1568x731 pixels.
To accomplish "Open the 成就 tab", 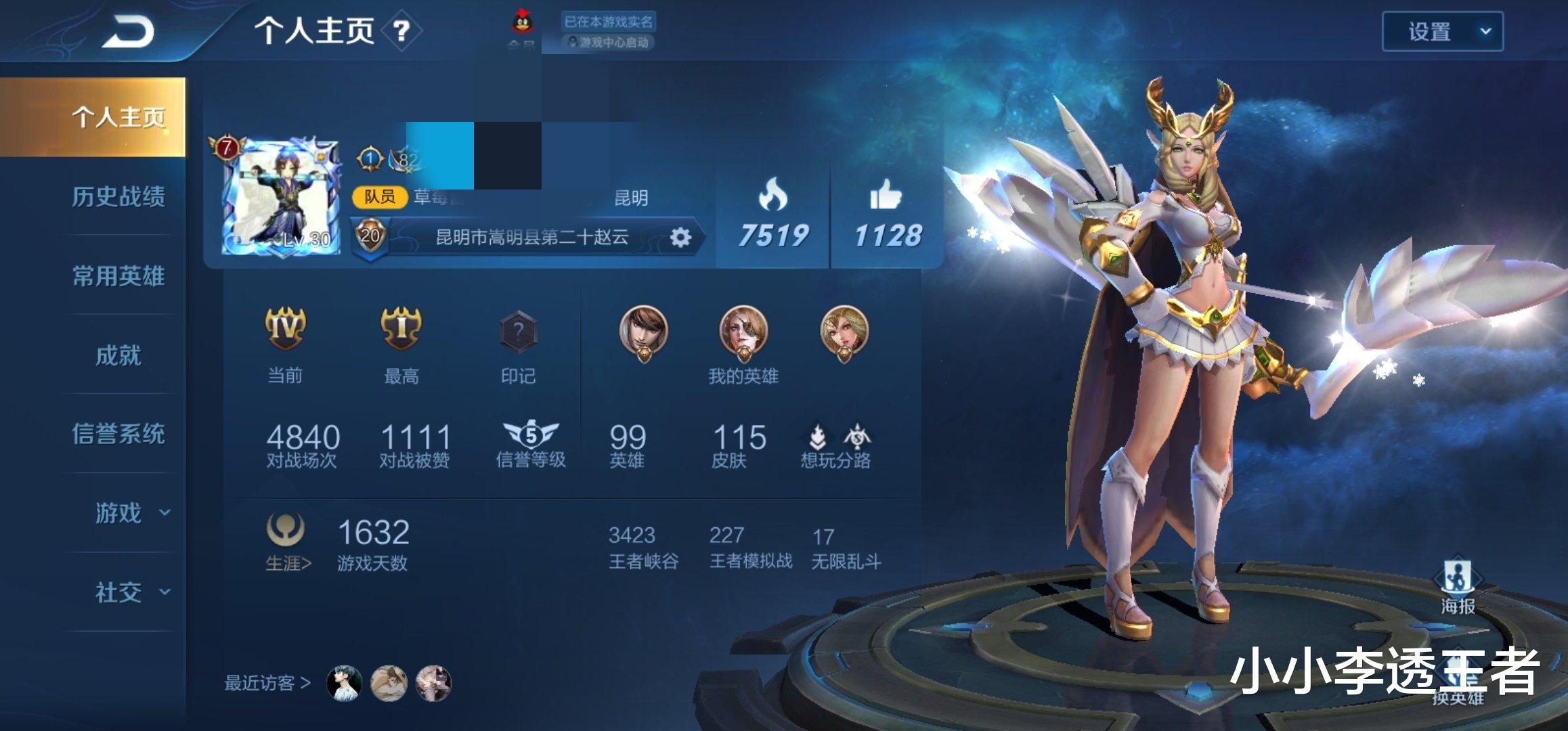I will tap(118, 355).
